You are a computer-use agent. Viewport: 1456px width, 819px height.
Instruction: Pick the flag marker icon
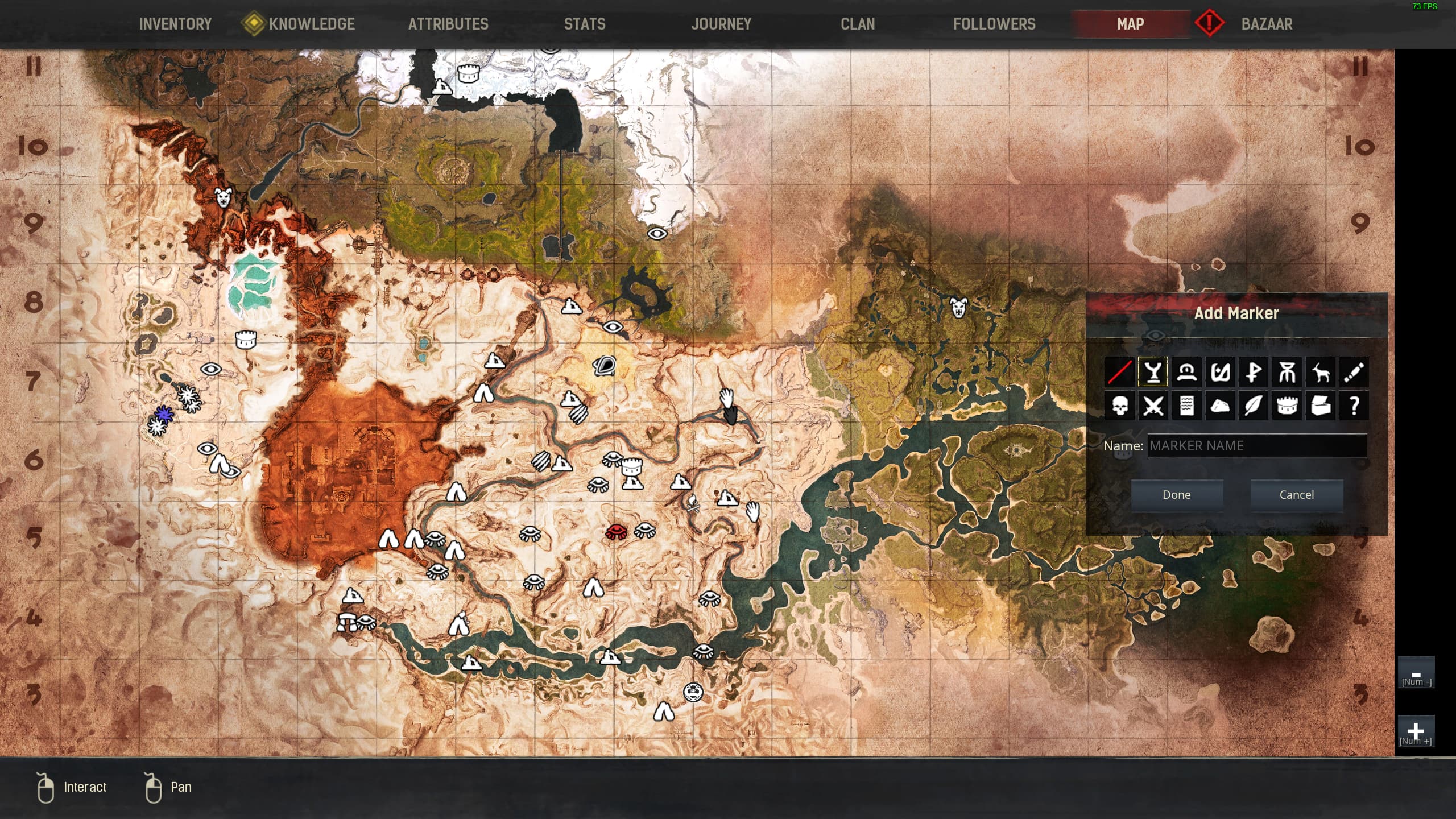[1254, 373]
